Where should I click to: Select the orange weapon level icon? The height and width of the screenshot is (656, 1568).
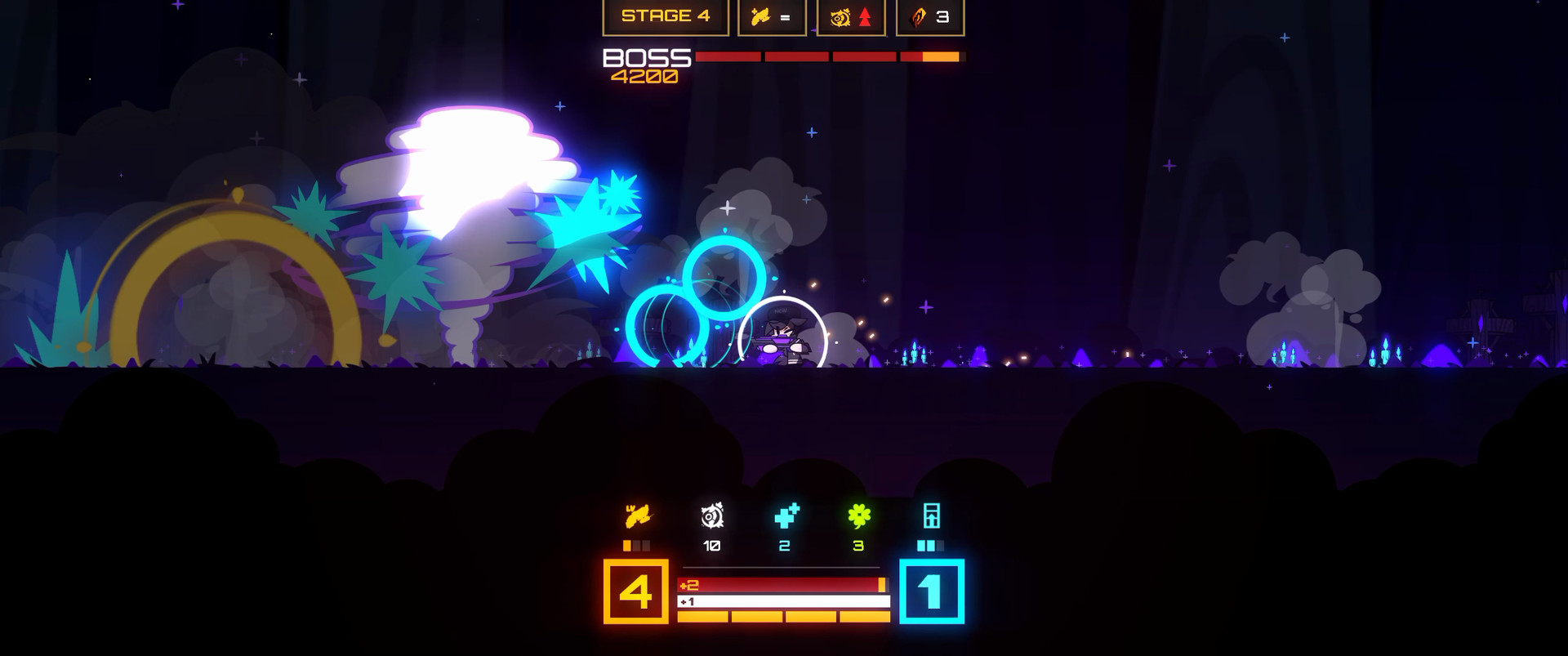[637, 516]
